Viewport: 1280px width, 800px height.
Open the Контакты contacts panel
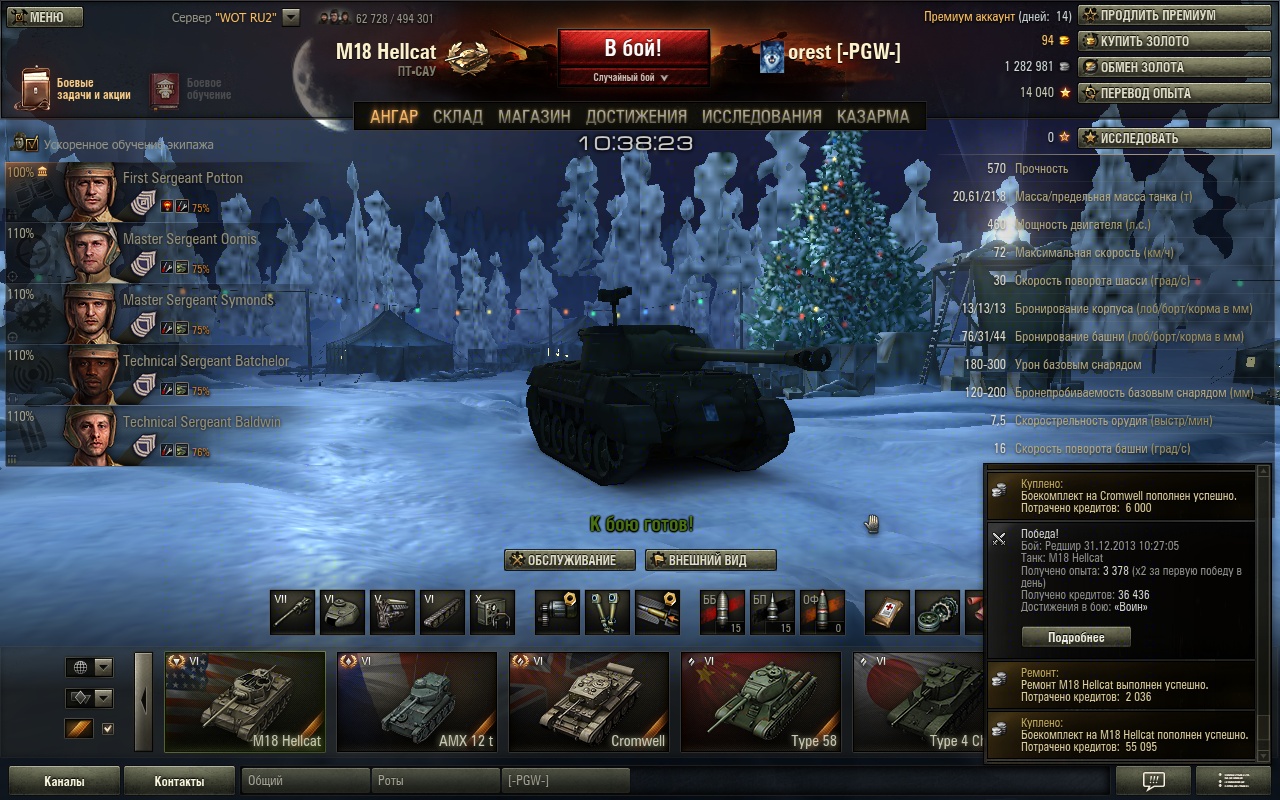(179, 781)
